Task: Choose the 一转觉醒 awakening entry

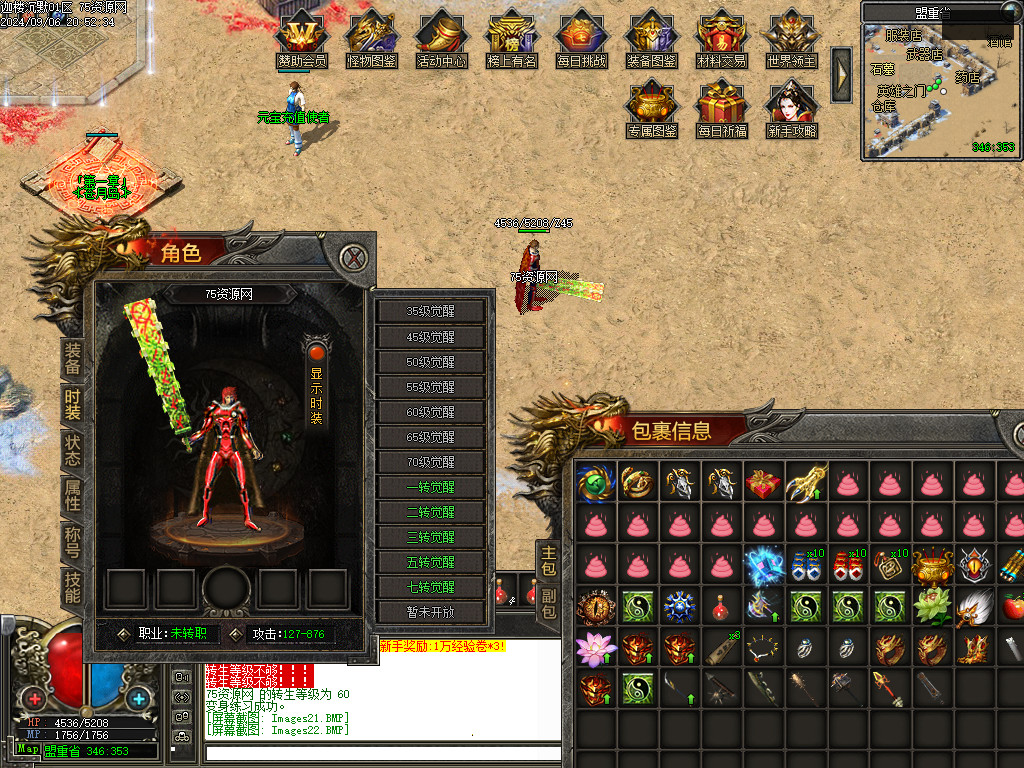Action: coord(431,487)
